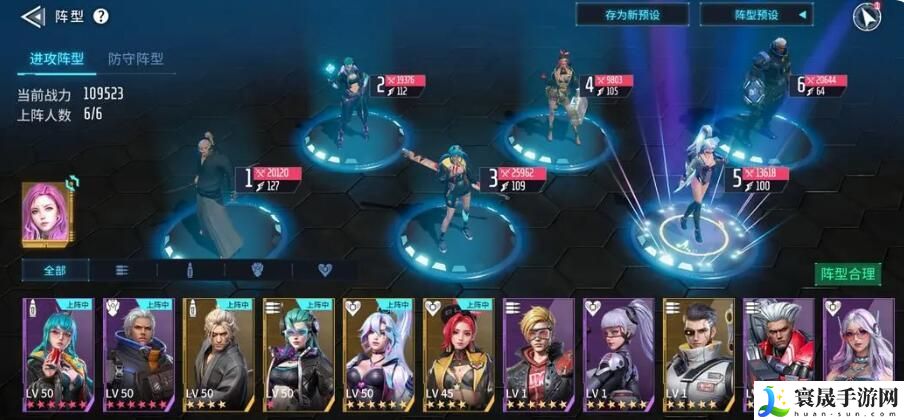This screenshot has height=420, width=904.
Task: Switch to the 防守阵型 tab
Action: (x=136, y=59)
